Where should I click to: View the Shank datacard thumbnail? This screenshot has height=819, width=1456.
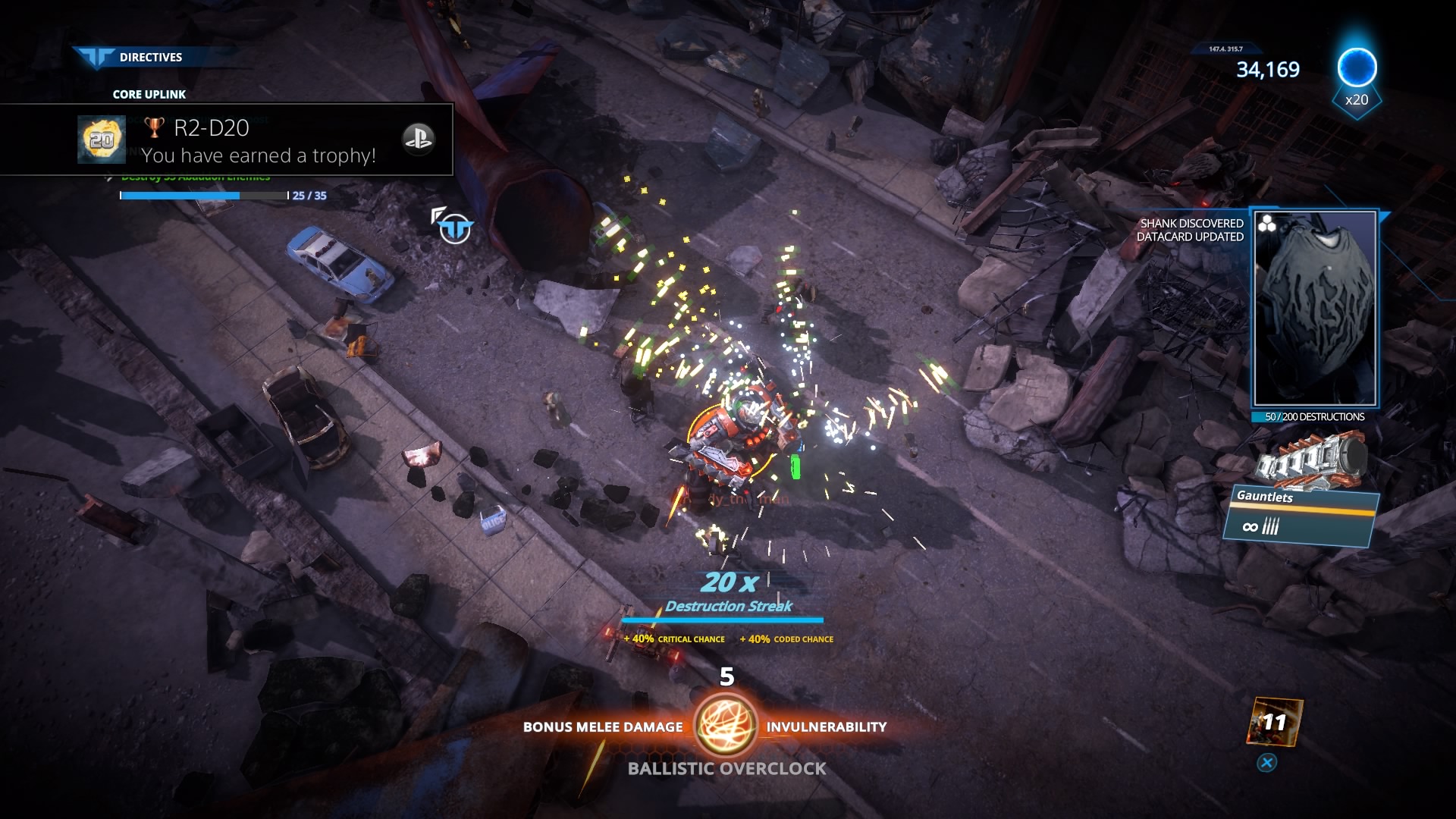point(1315,308)
